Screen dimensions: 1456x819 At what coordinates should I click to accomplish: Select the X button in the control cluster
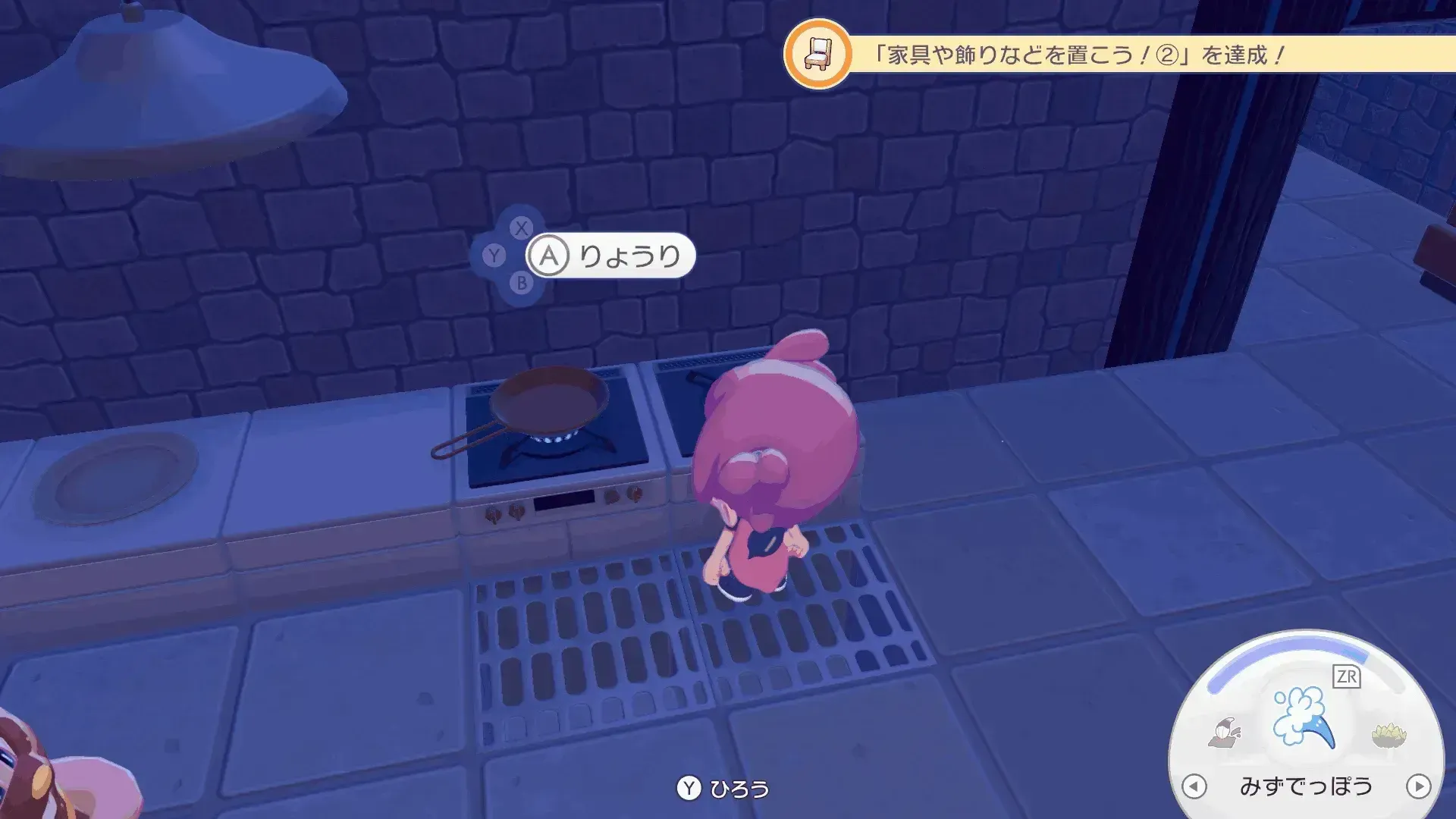click(x=520, y=229)
